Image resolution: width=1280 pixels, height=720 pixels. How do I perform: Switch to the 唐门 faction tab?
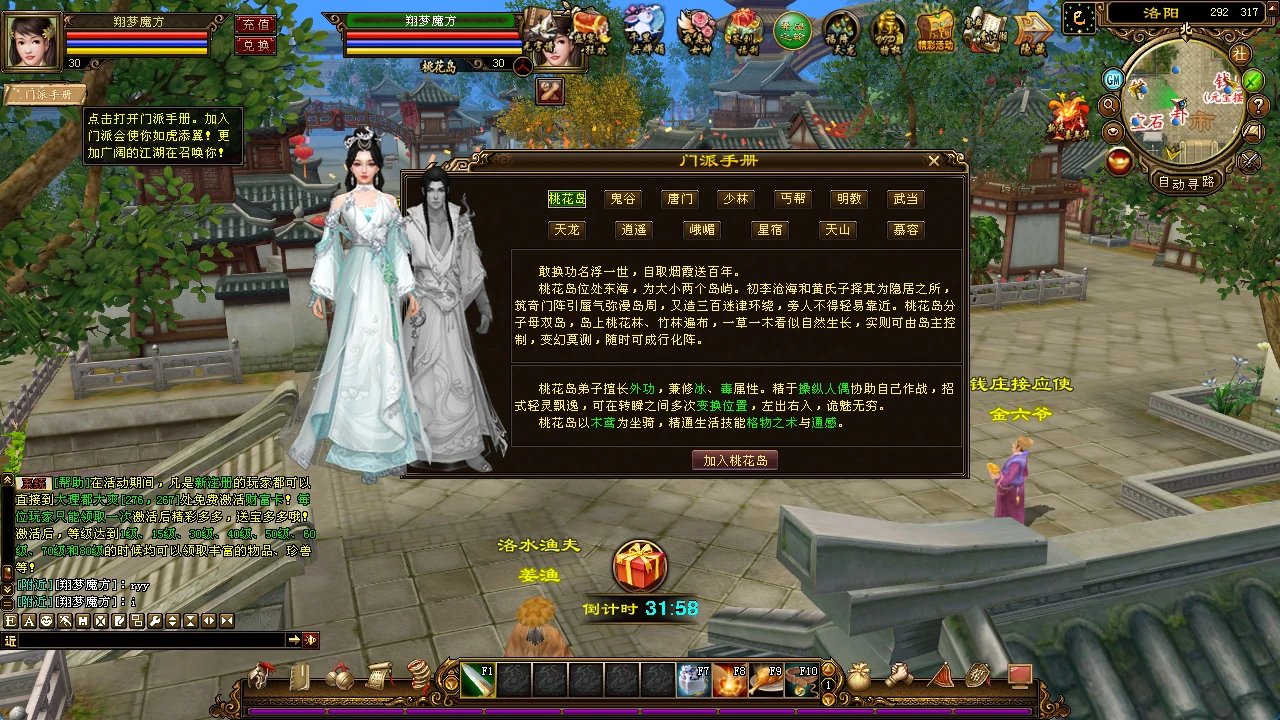tap(680, 199)
